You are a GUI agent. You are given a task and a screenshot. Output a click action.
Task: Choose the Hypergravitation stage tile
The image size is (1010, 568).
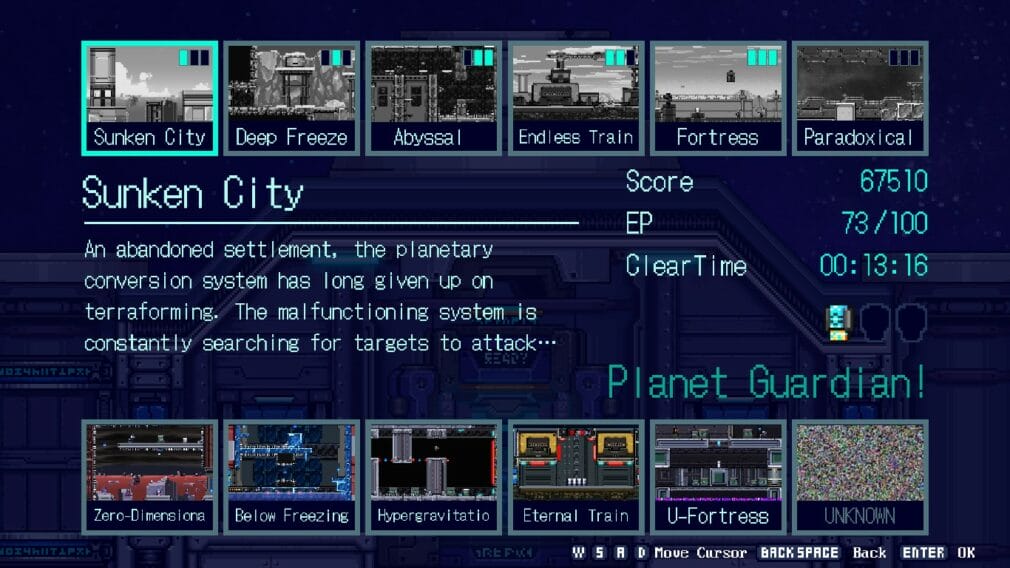coord(433,477)
